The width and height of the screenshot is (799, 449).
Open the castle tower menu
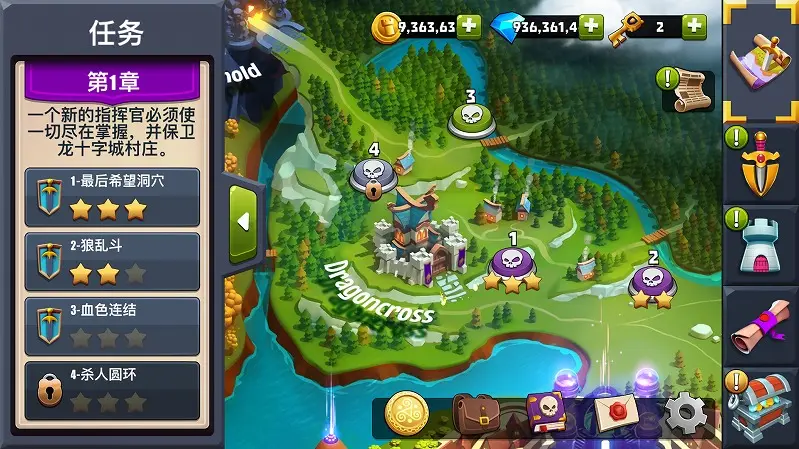pos(760,243)
